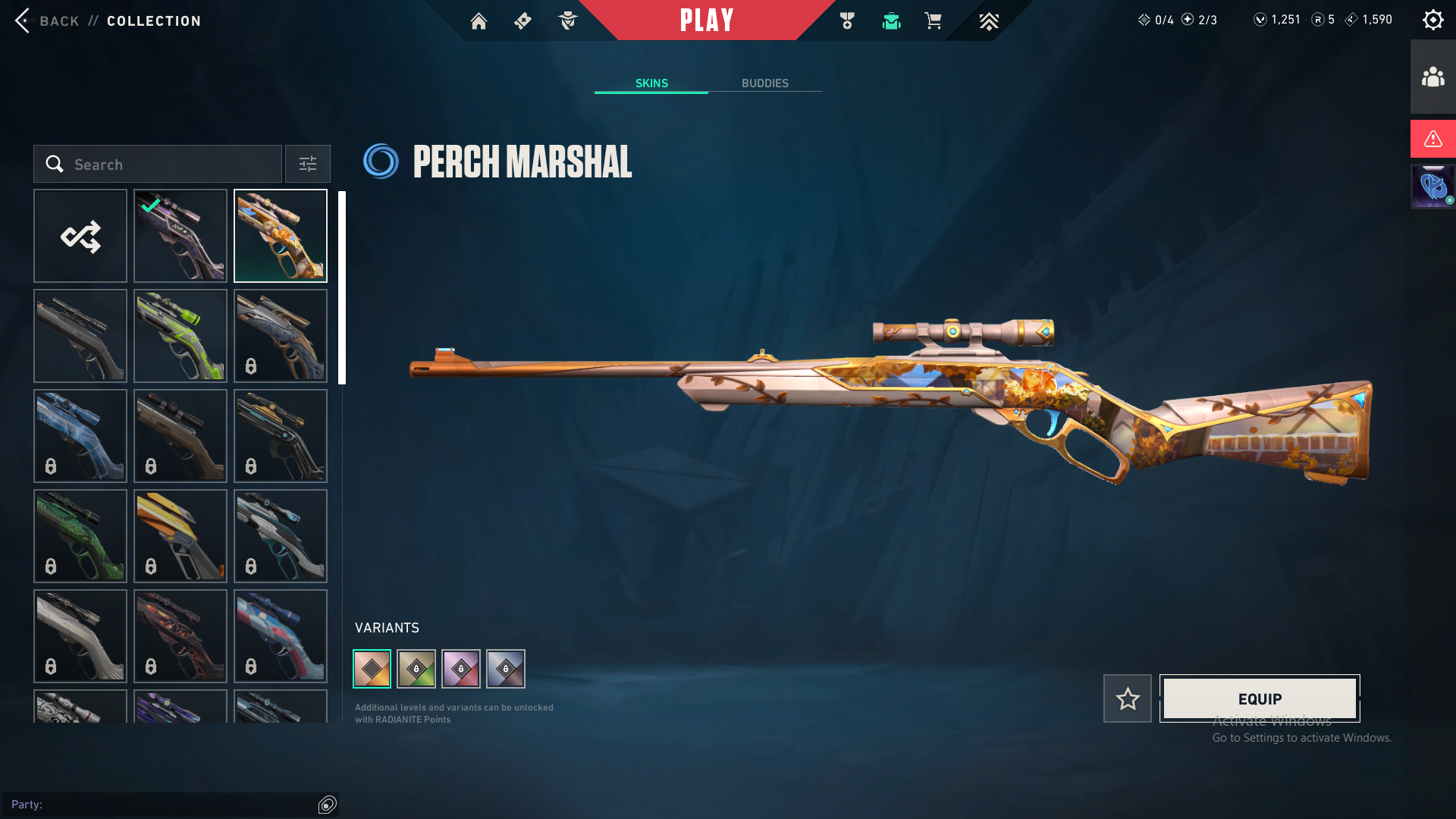This screenshot has width=1456, height=819.
Task: Hit the red PLAY button
Action: coord(707,20)
